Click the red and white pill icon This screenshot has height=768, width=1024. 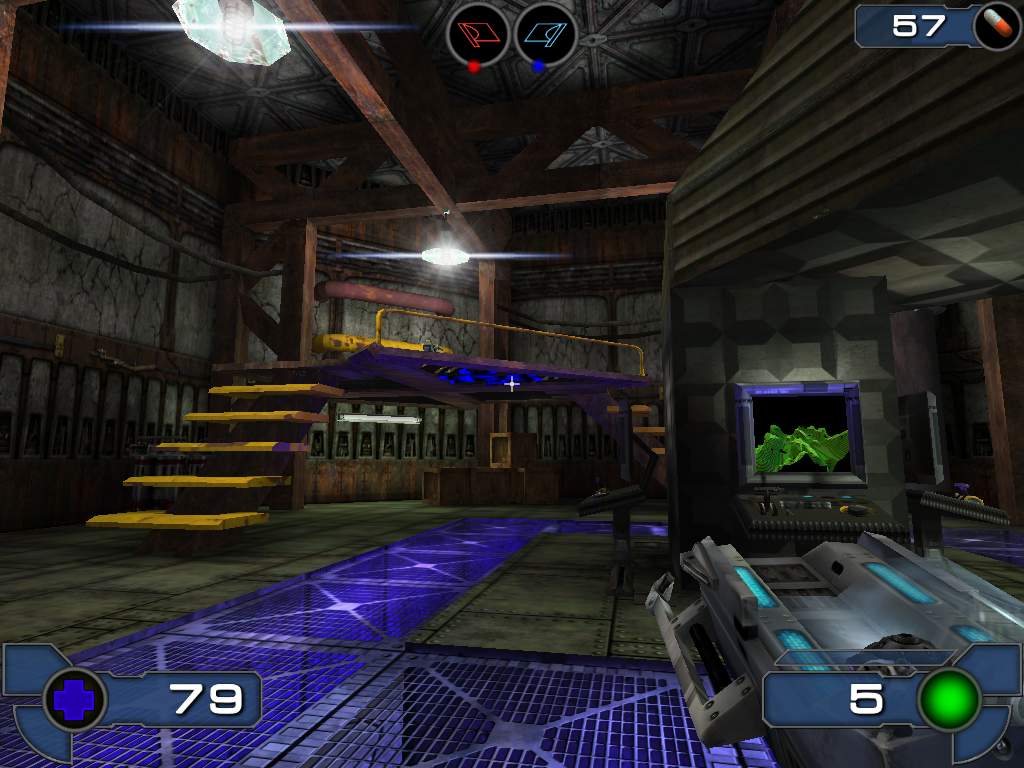point(997,25)
